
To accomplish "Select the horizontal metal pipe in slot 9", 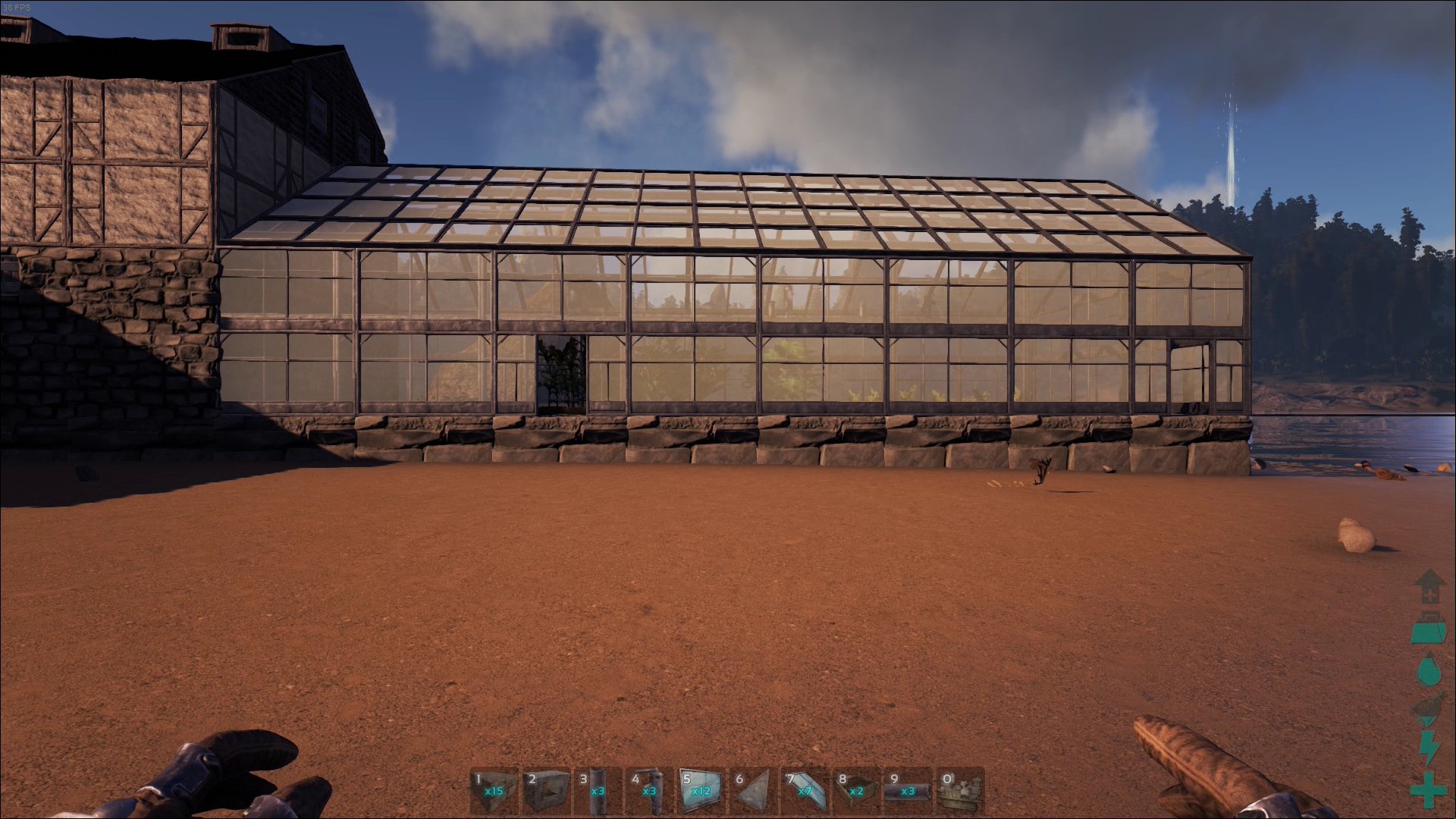I will [908, 791].
